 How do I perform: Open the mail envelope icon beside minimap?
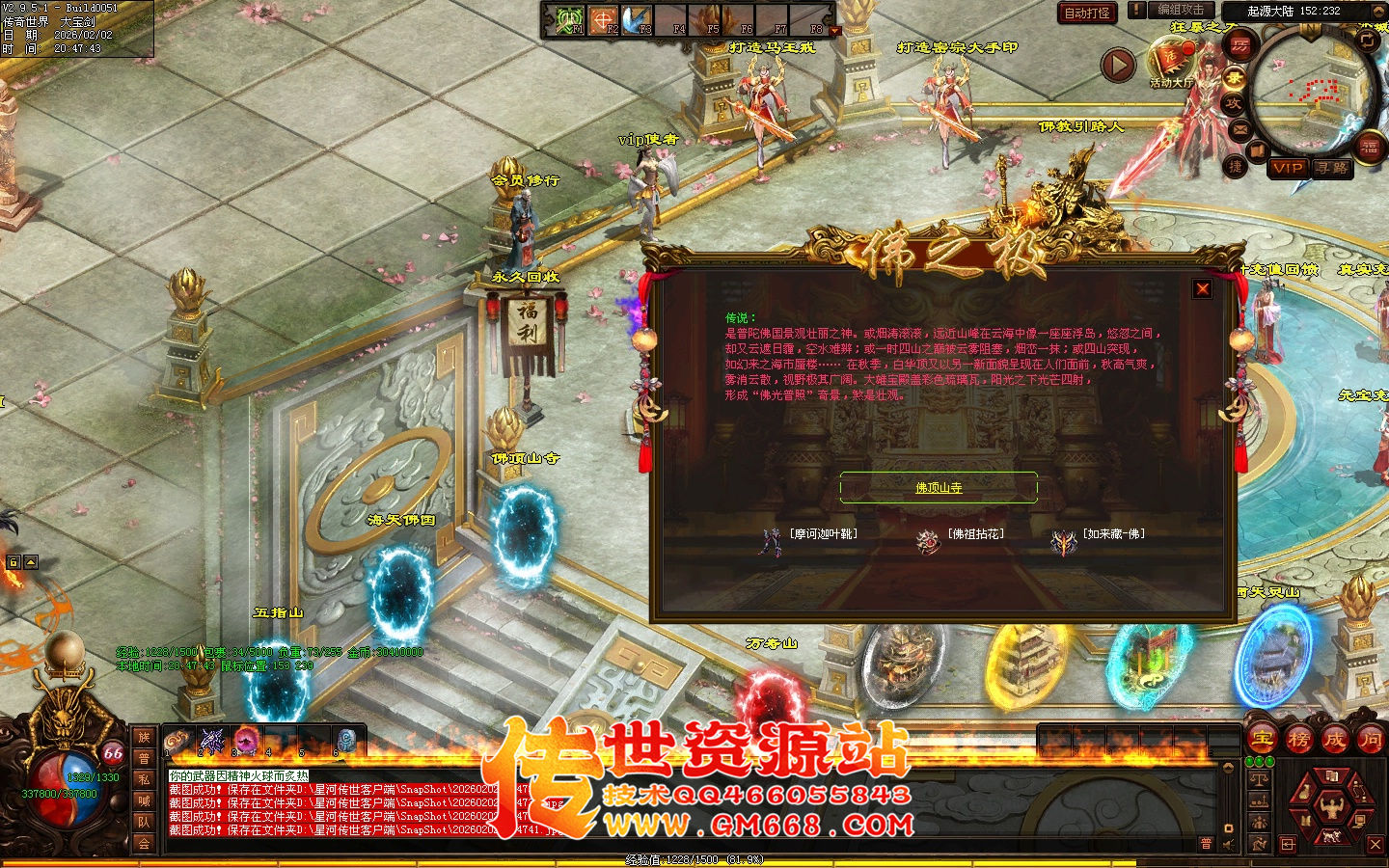click(1239, 128)
